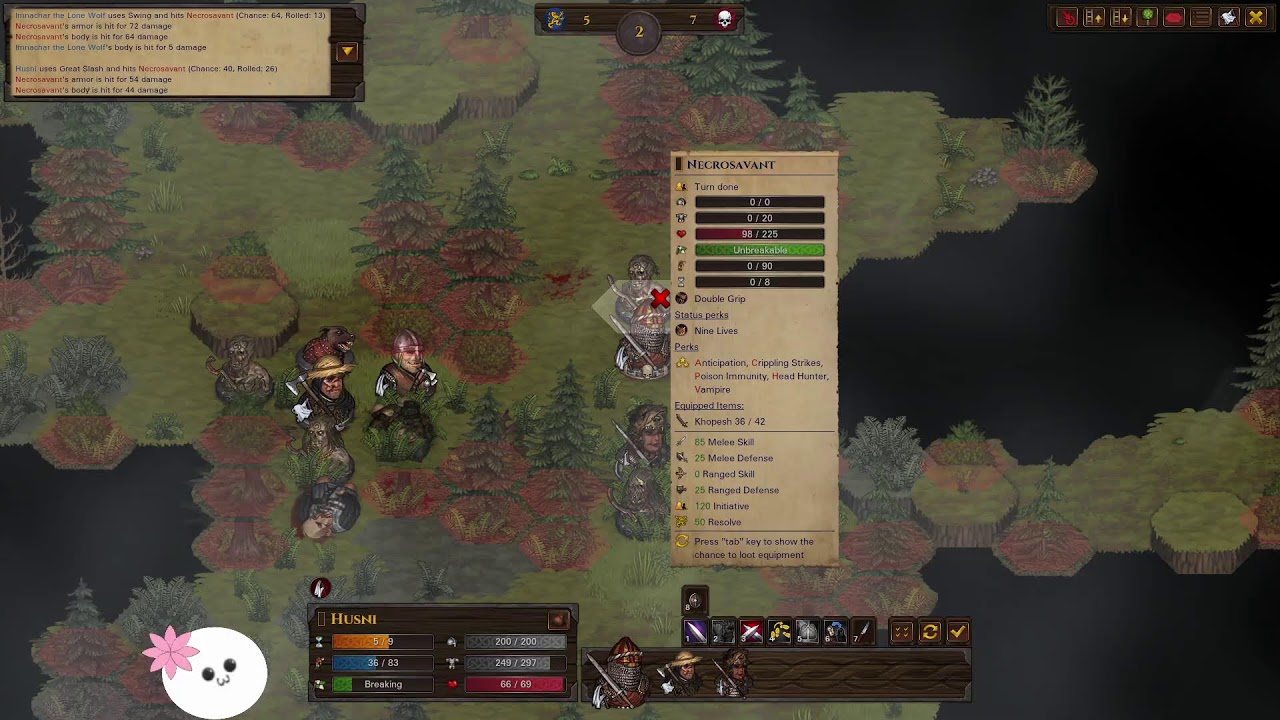Expand the combat log with the arrow button
The image size is (1280, 720).
tap(347, 51)
